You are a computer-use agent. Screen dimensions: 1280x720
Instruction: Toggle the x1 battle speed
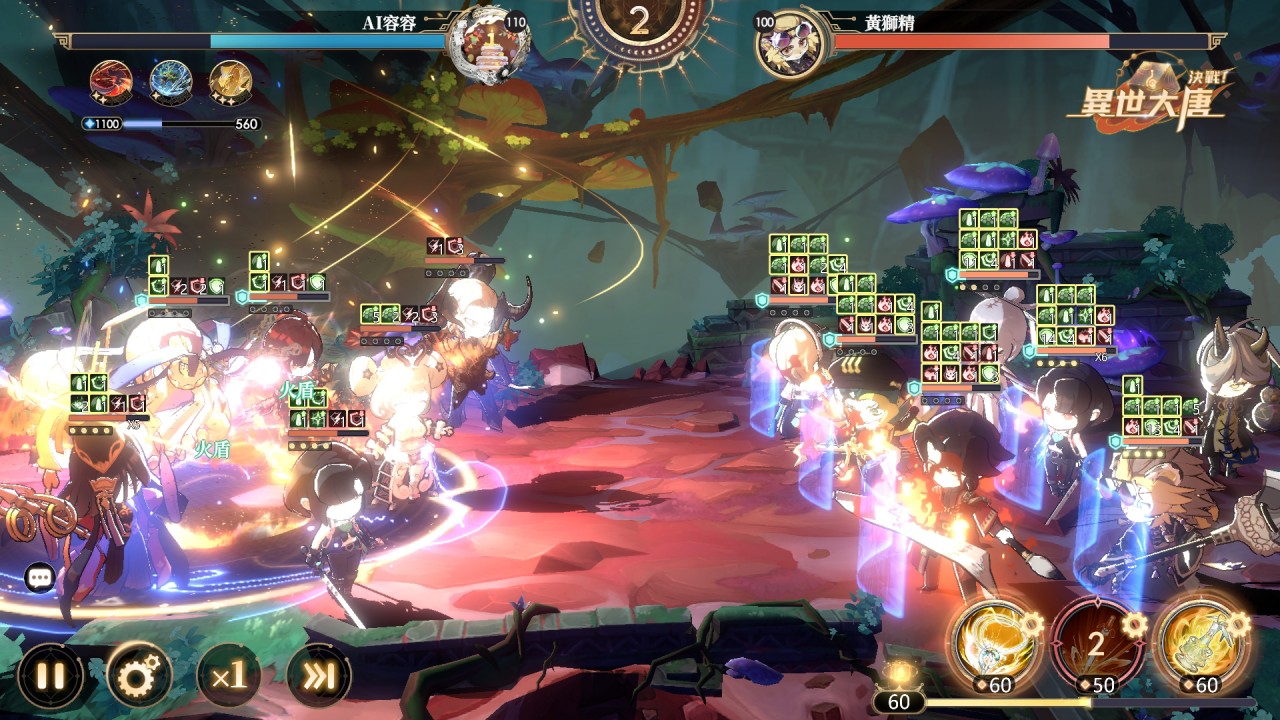229,677
